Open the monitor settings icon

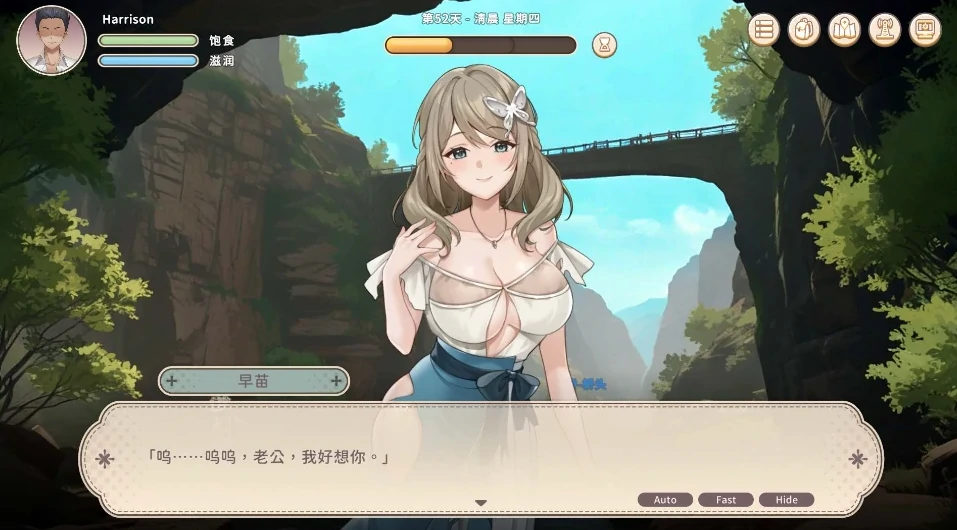924,30
